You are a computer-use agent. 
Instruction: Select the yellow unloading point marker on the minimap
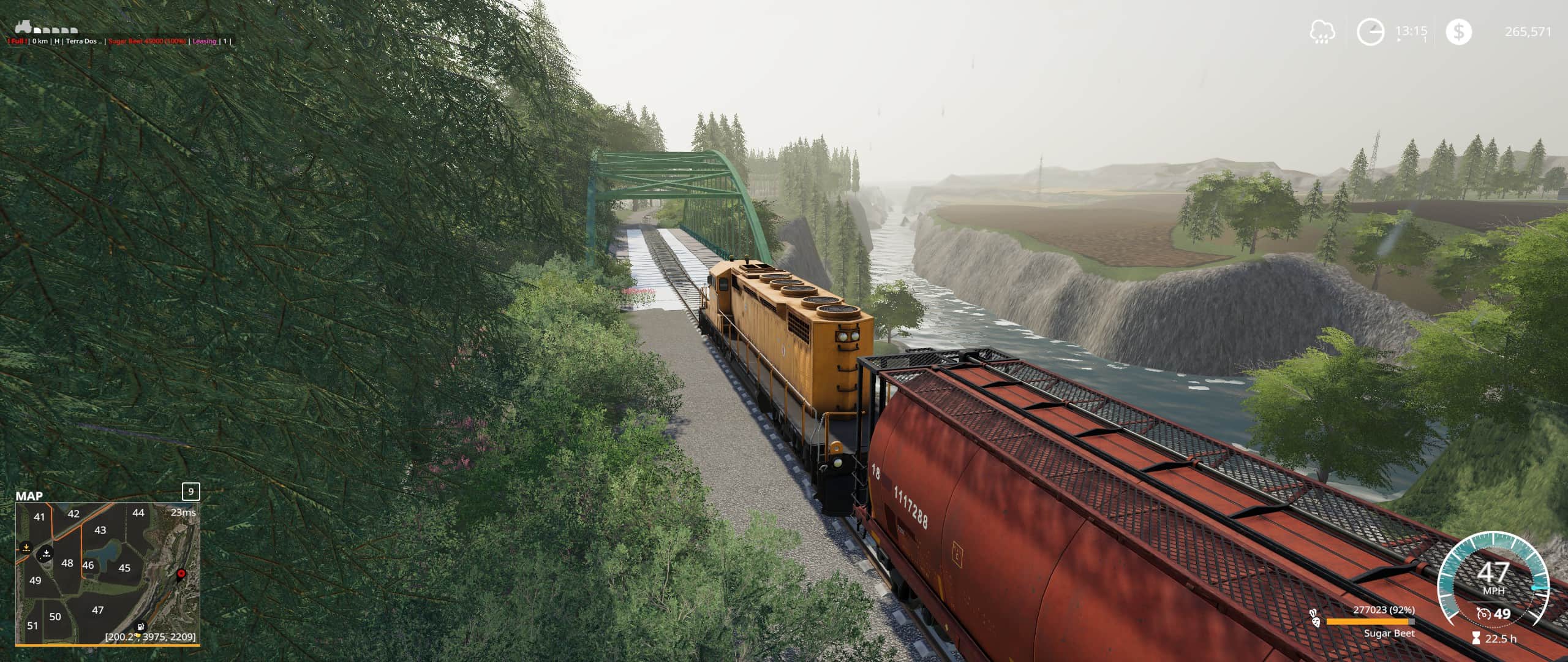coord(26,547)
